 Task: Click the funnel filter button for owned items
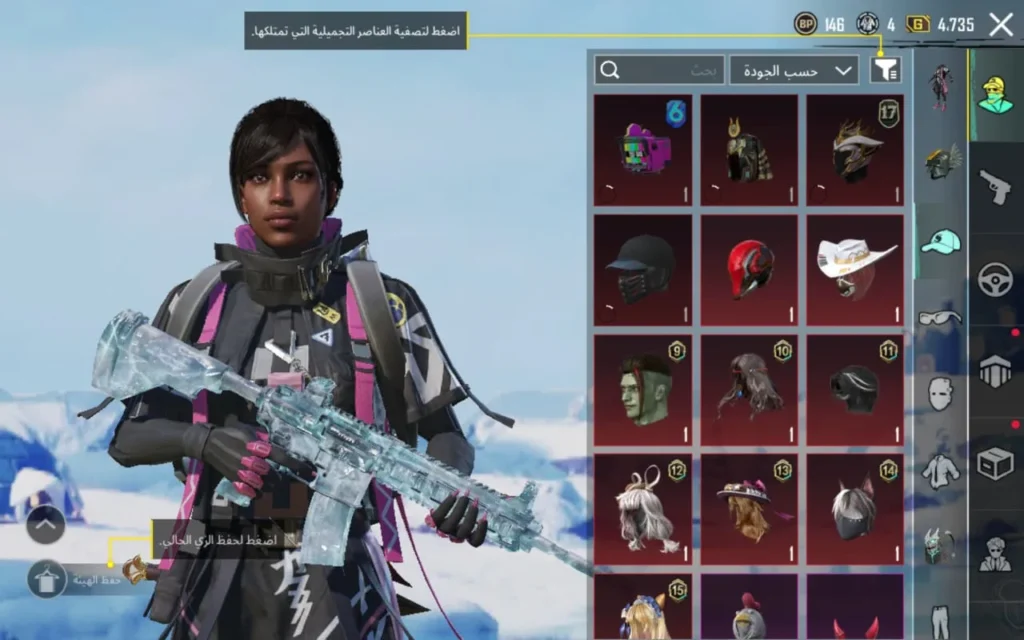[x=885, y=69]
